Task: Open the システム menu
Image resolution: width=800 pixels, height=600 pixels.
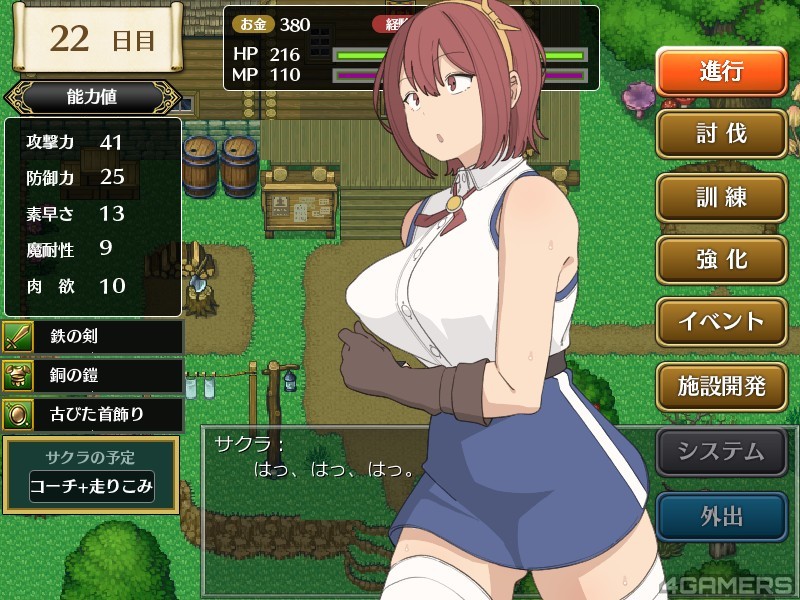Action: click(x=721, y=451)
